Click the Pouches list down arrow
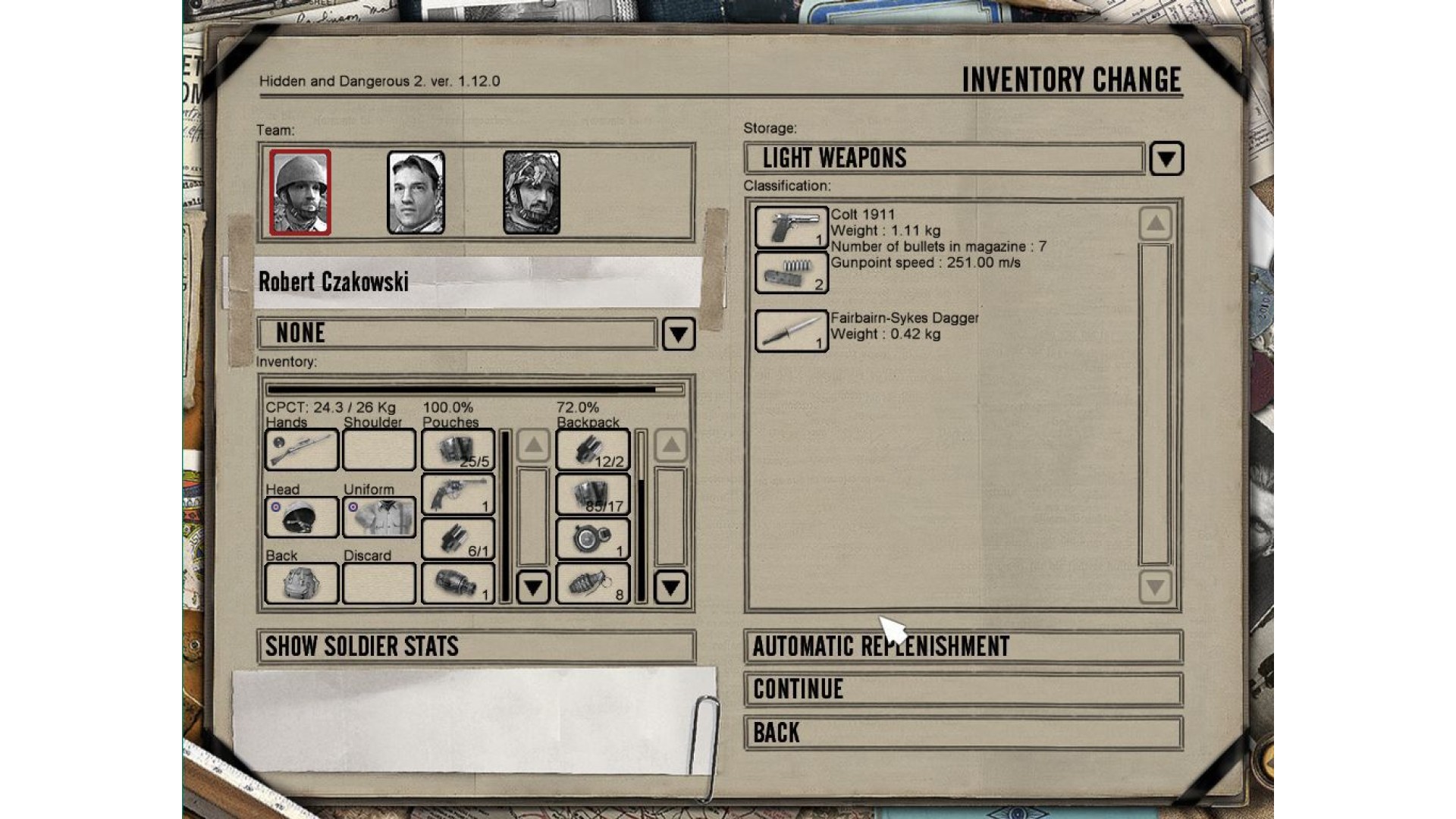This screenshot has height=819, width=1456. click(x=533, y=587)
